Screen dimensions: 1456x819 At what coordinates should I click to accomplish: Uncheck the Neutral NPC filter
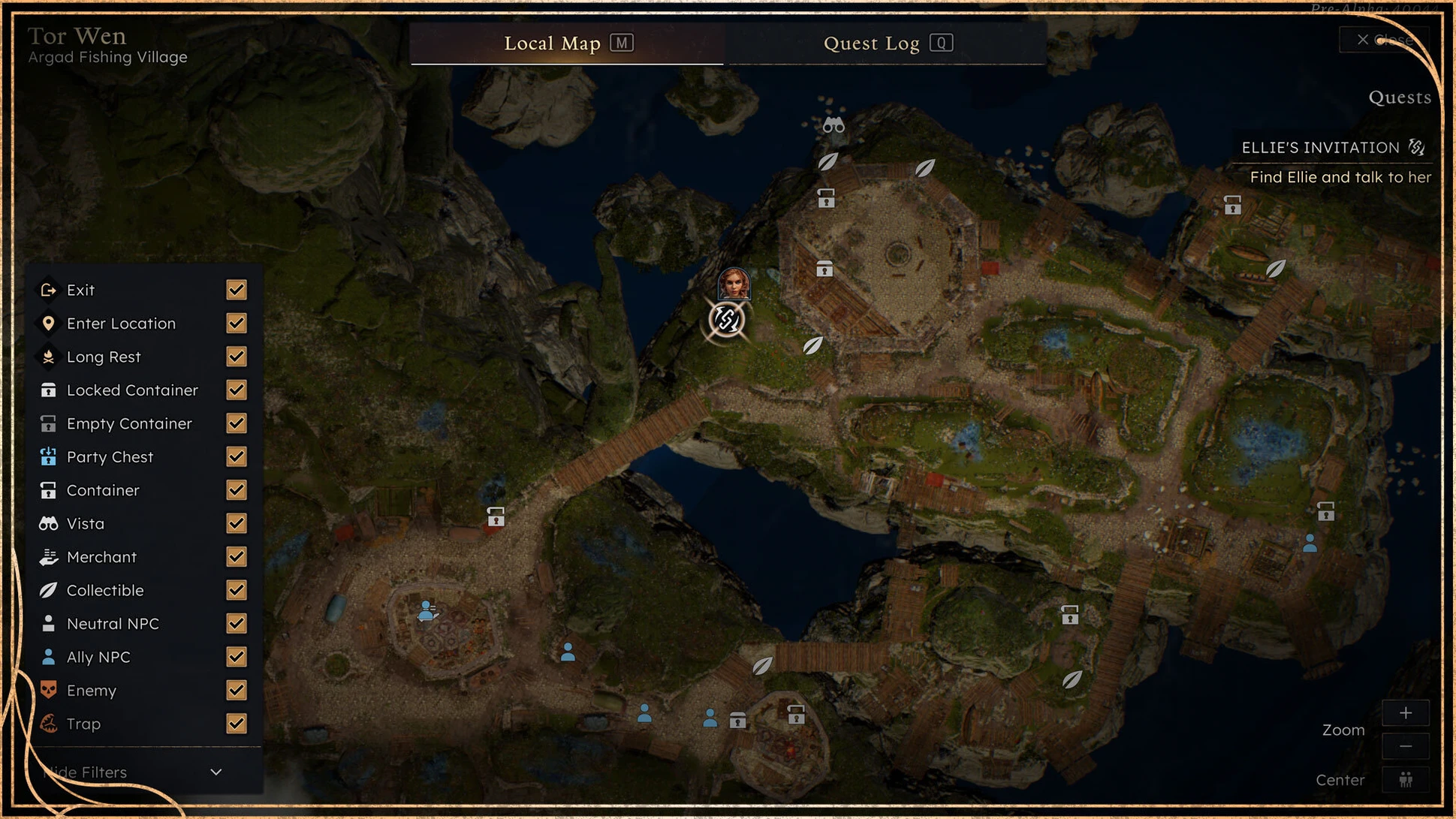(x=237, y=624)
